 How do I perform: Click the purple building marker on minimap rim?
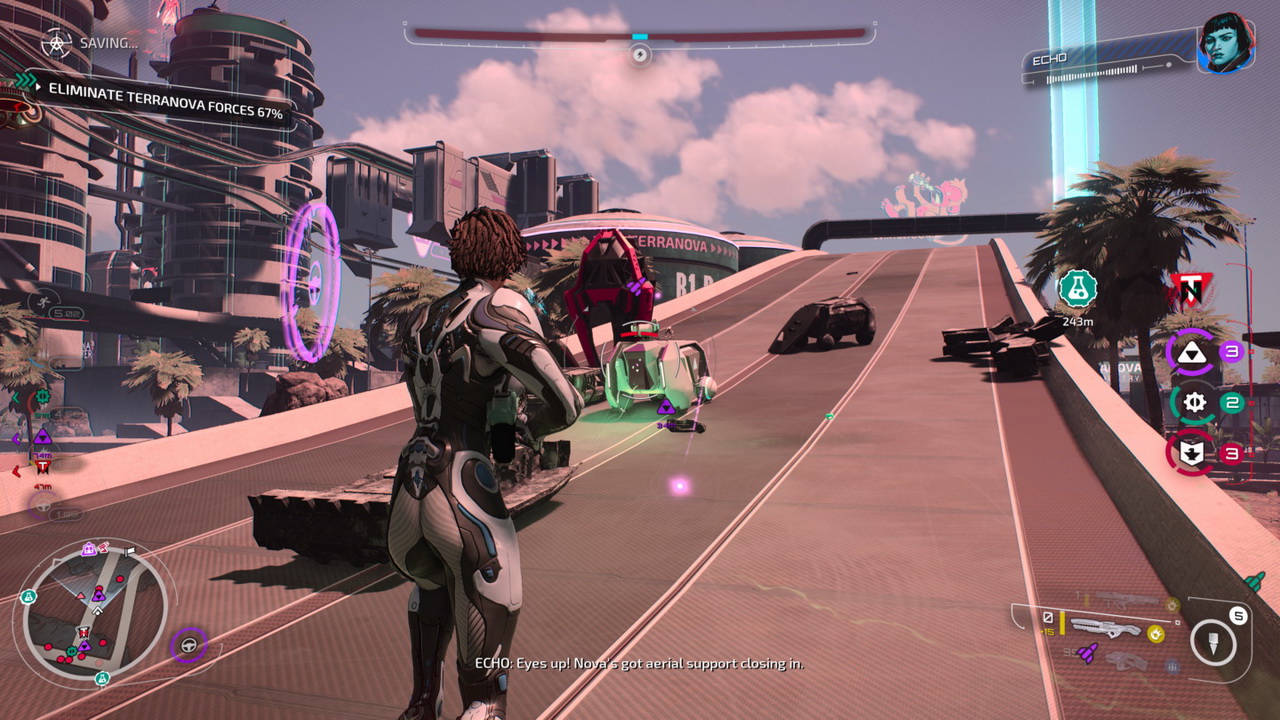coord(89,549)
